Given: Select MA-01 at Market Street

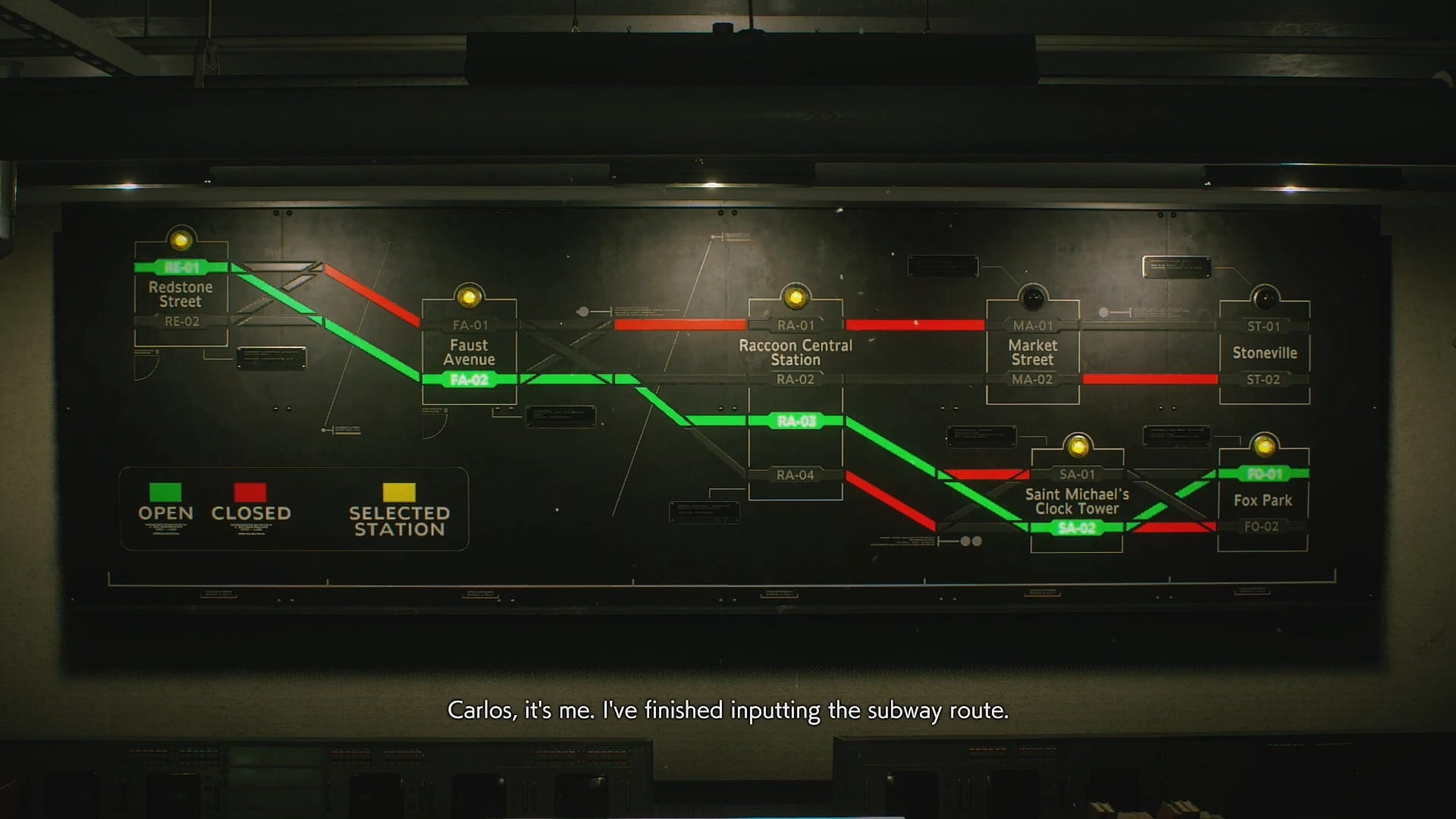Looking at the screenshot, I should [1033, 325].
